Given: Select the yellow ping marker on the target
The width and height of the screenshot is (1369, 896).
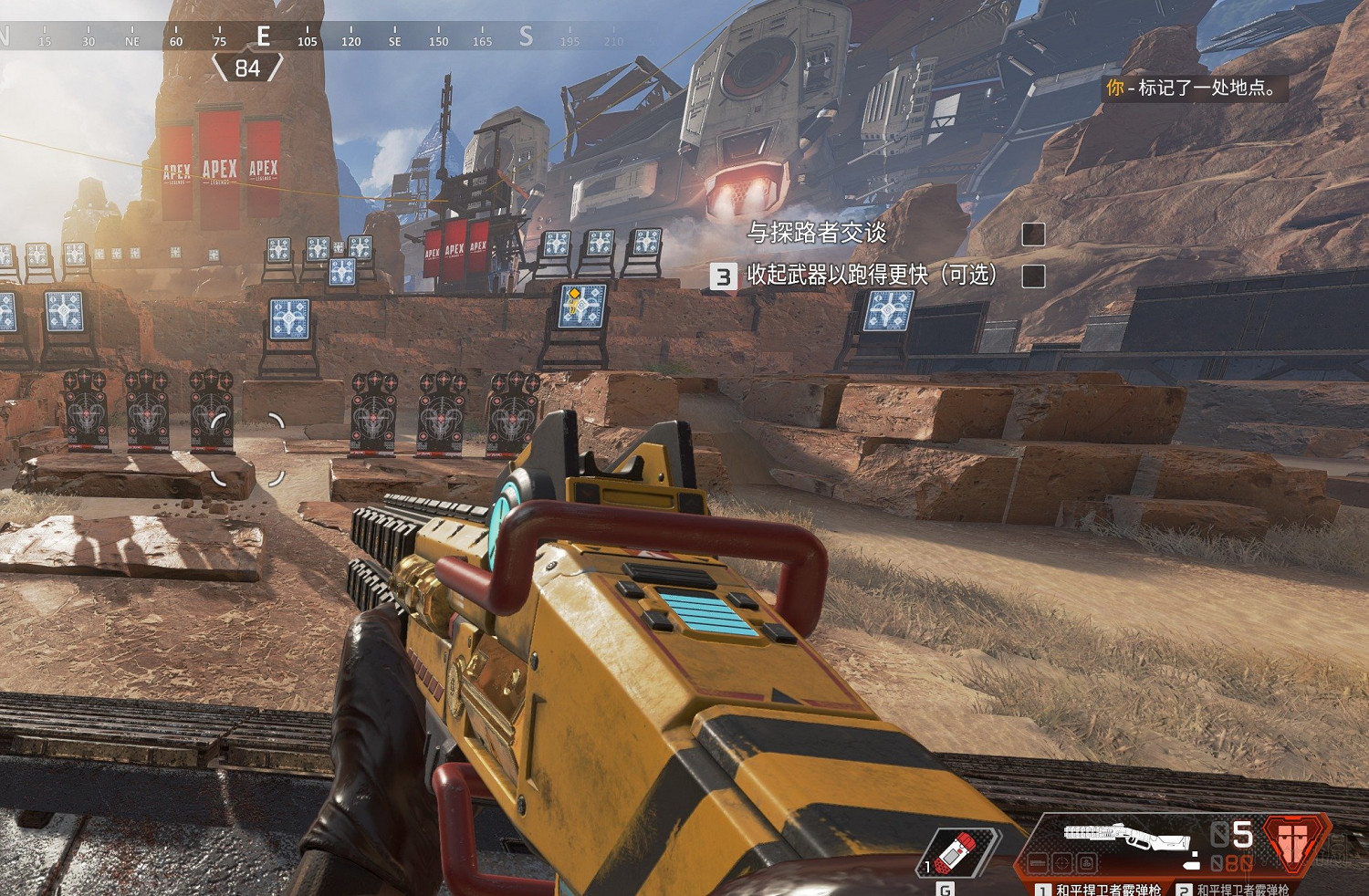Looking at the screenshot, I should [x=575, y=295].
